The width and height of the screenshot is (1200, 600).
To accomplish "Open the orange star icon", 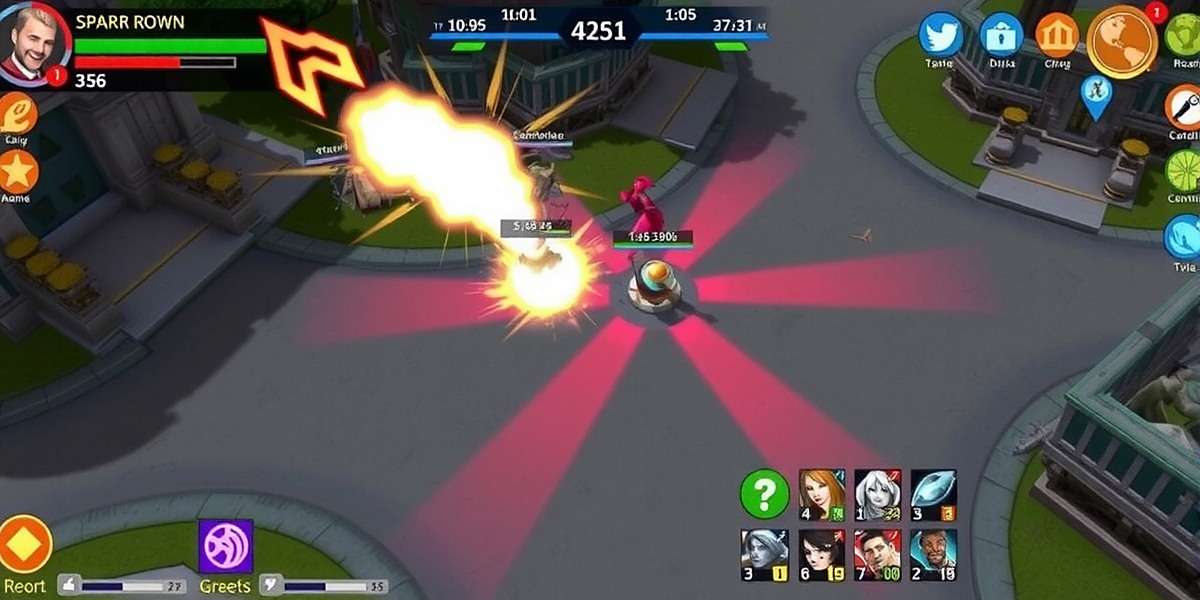I will 17,172.
